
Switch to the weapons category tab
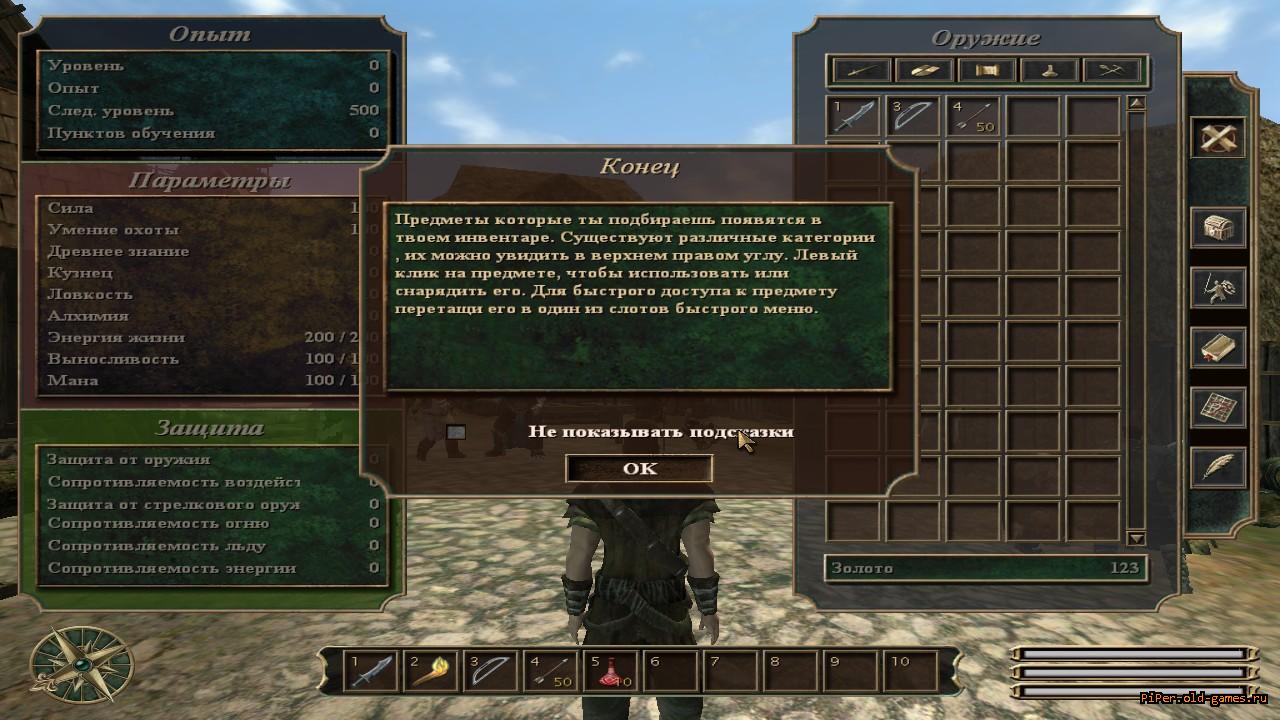(x=862, y=70)
